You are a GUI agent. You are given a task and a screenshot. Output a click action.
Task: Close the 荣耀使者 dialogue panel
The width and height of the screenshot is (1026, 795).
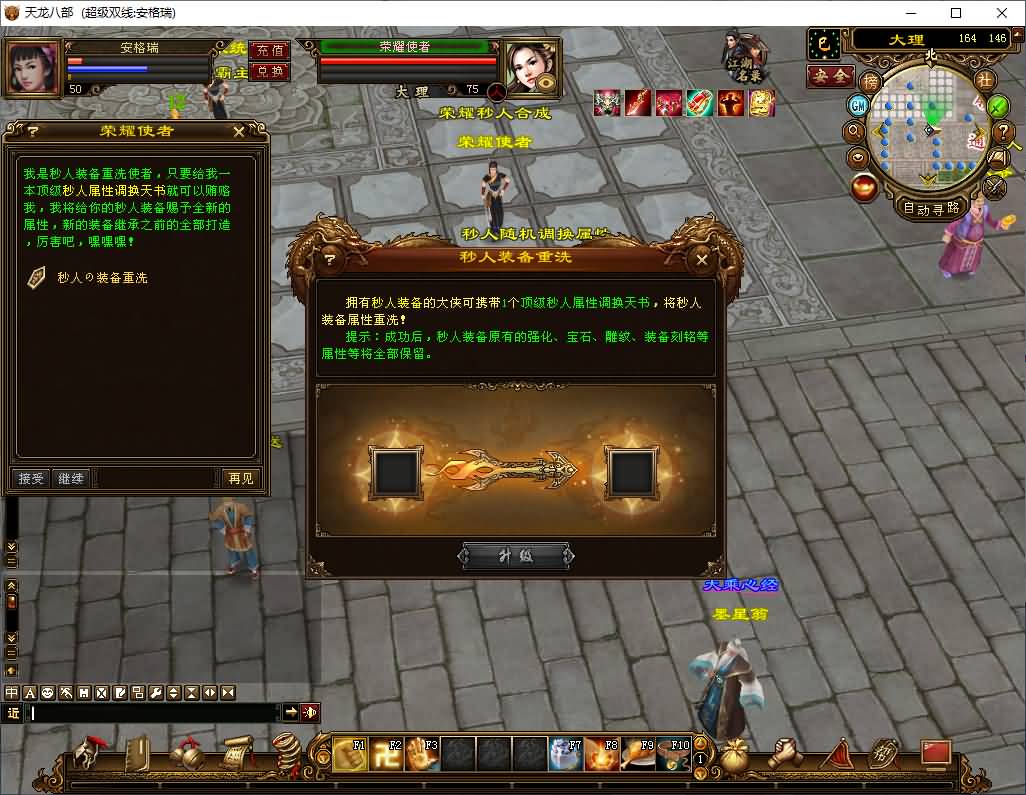pos(239,131)
